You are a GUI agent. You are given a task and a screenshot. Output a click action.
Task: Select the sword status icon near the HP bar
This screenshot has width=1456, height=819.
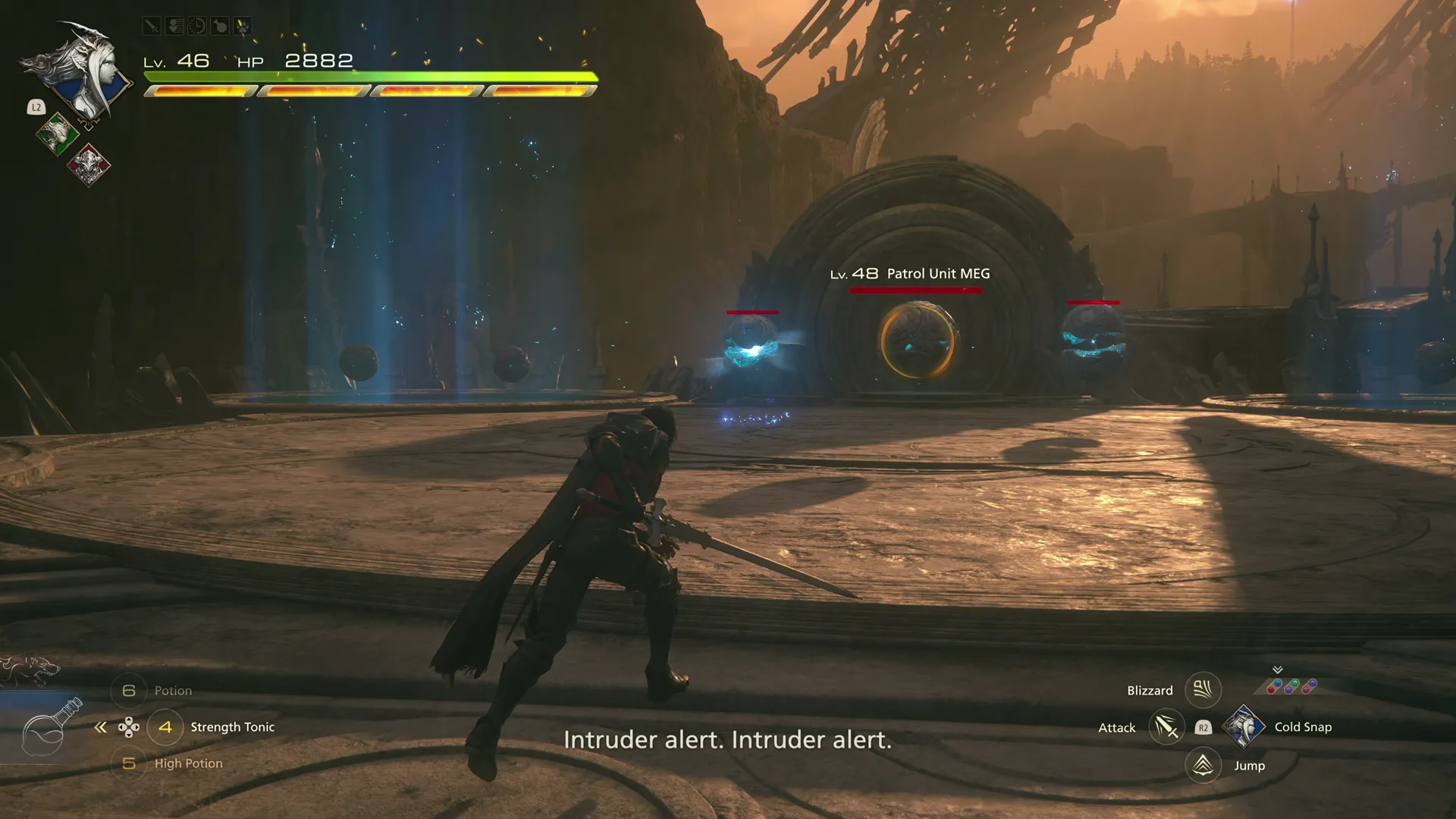pos(152,26)
